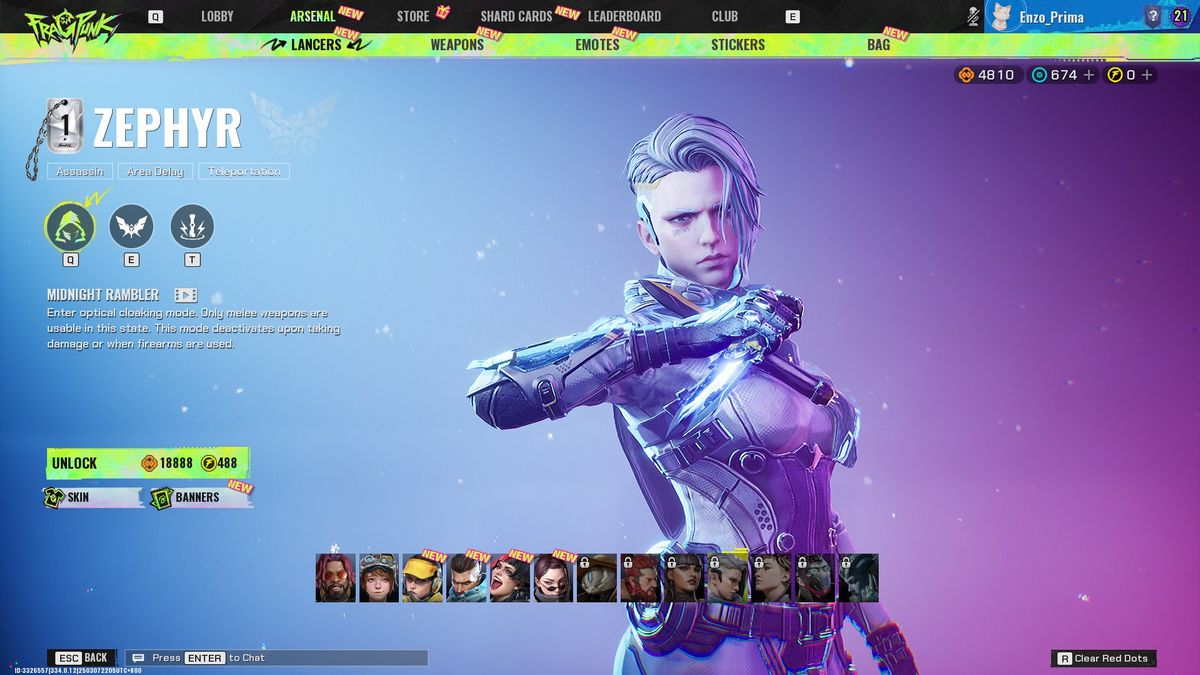Go back with the Back button
This screenshot has width=1200, height=675.
[x=82, y=658]
